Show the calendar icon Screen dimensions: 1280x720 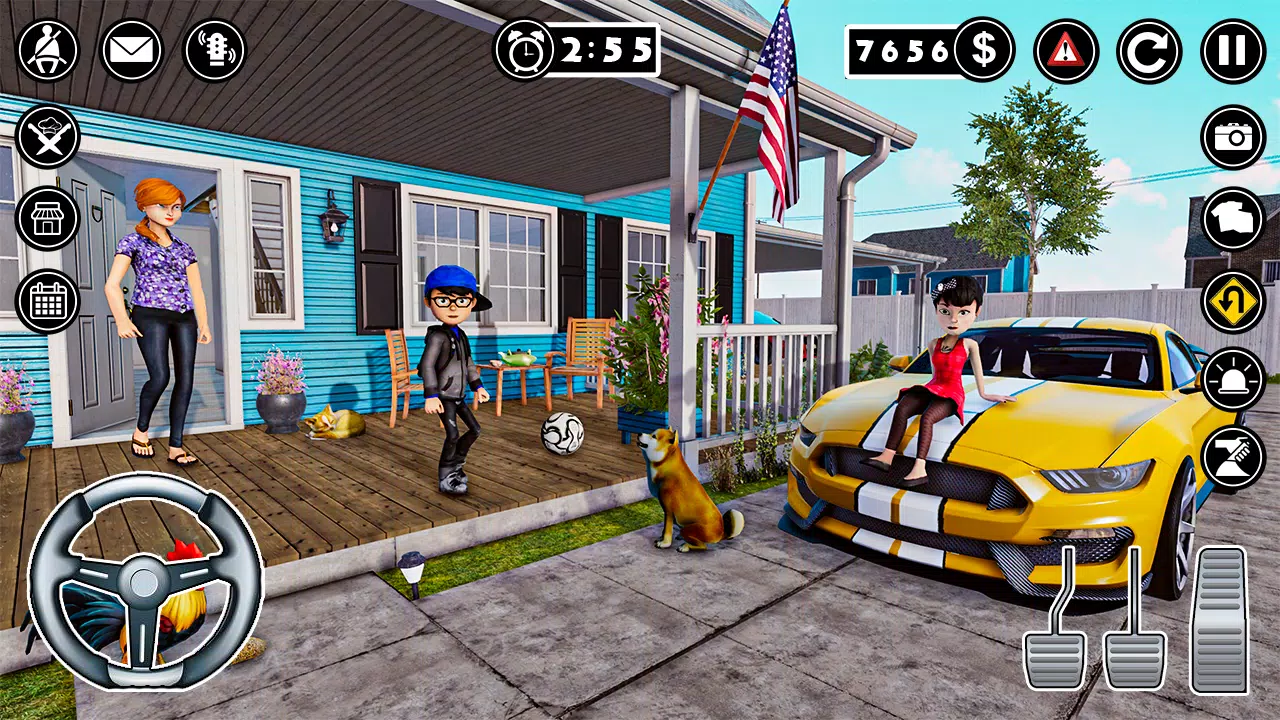47,301
